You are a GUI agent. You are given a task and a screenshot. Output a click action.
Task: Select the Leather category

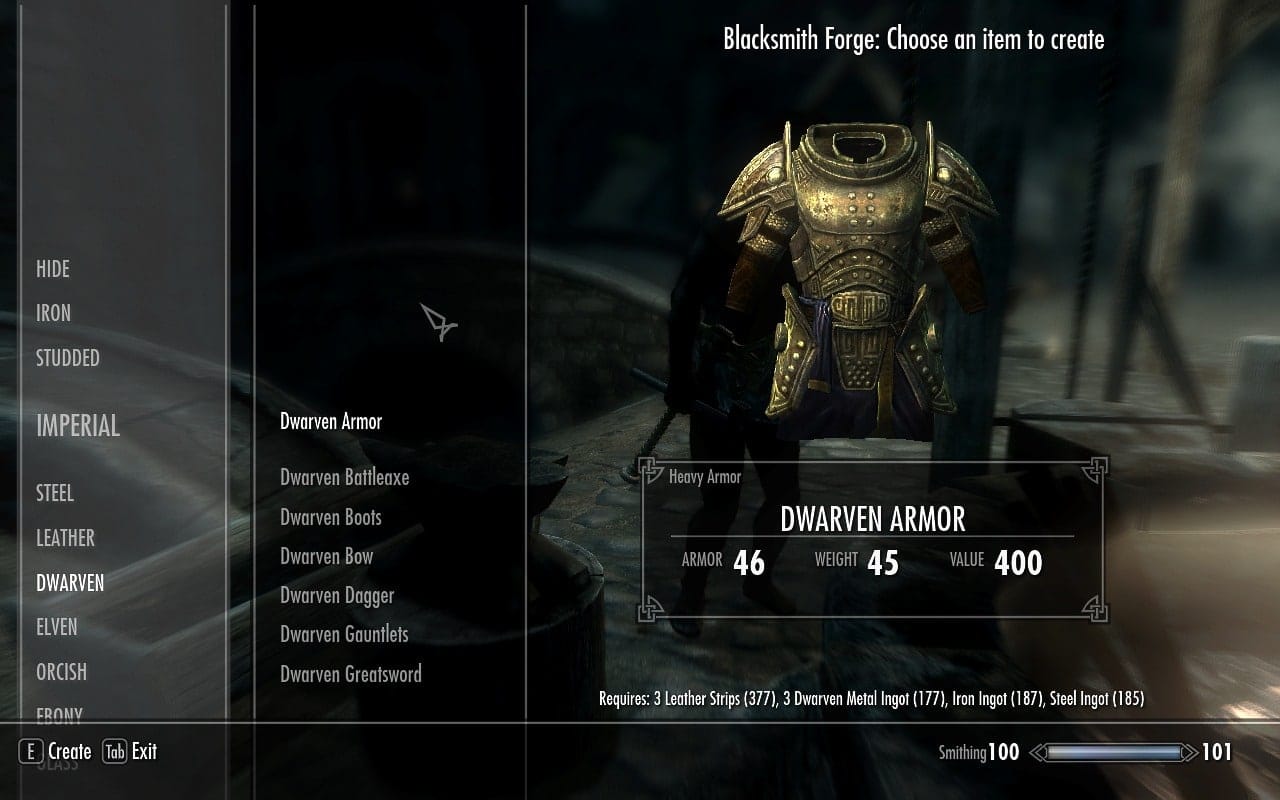[65, 538]
